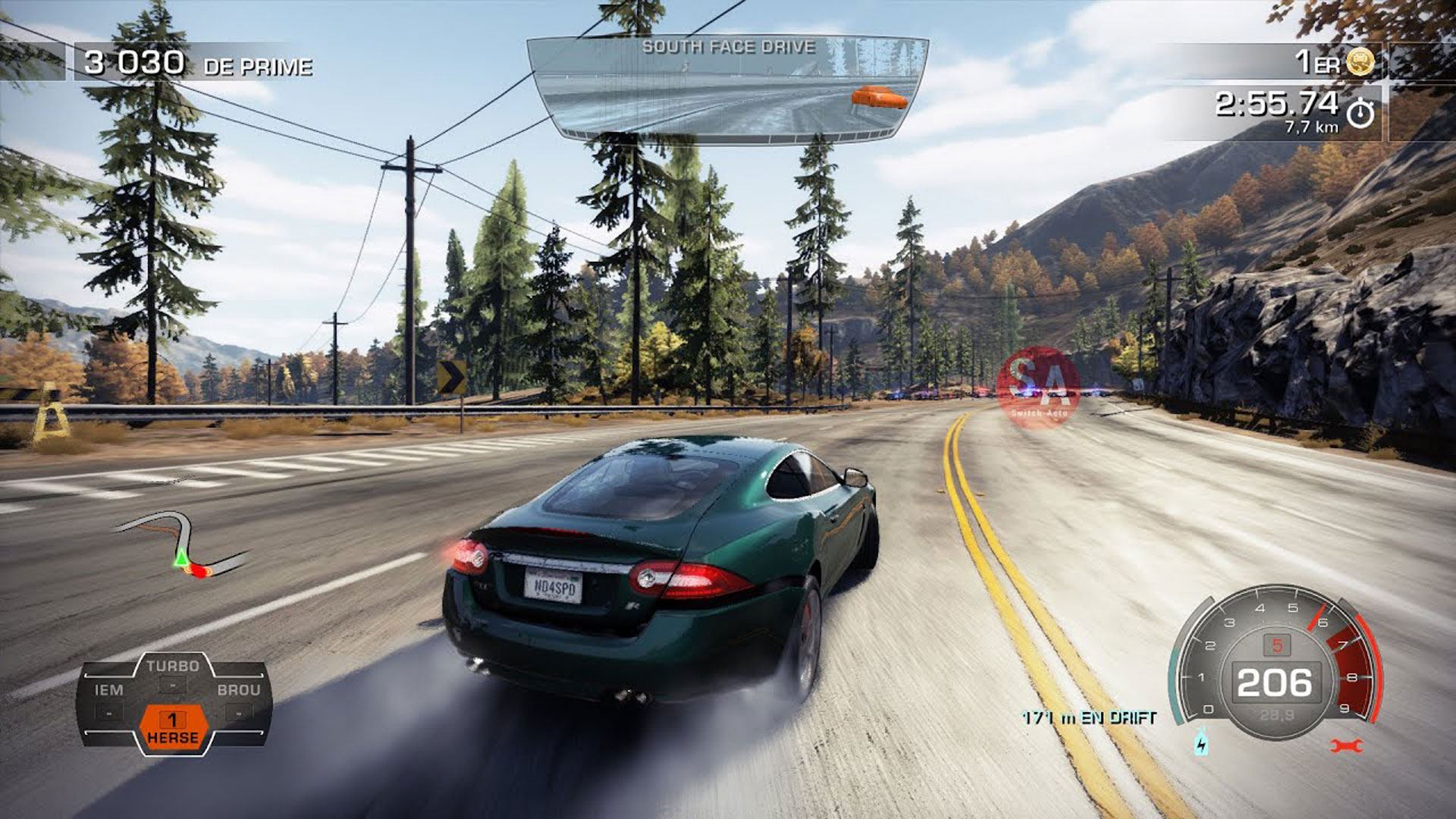
Task: Click the South Face Drive rear-view mirror
Action: 728,89
